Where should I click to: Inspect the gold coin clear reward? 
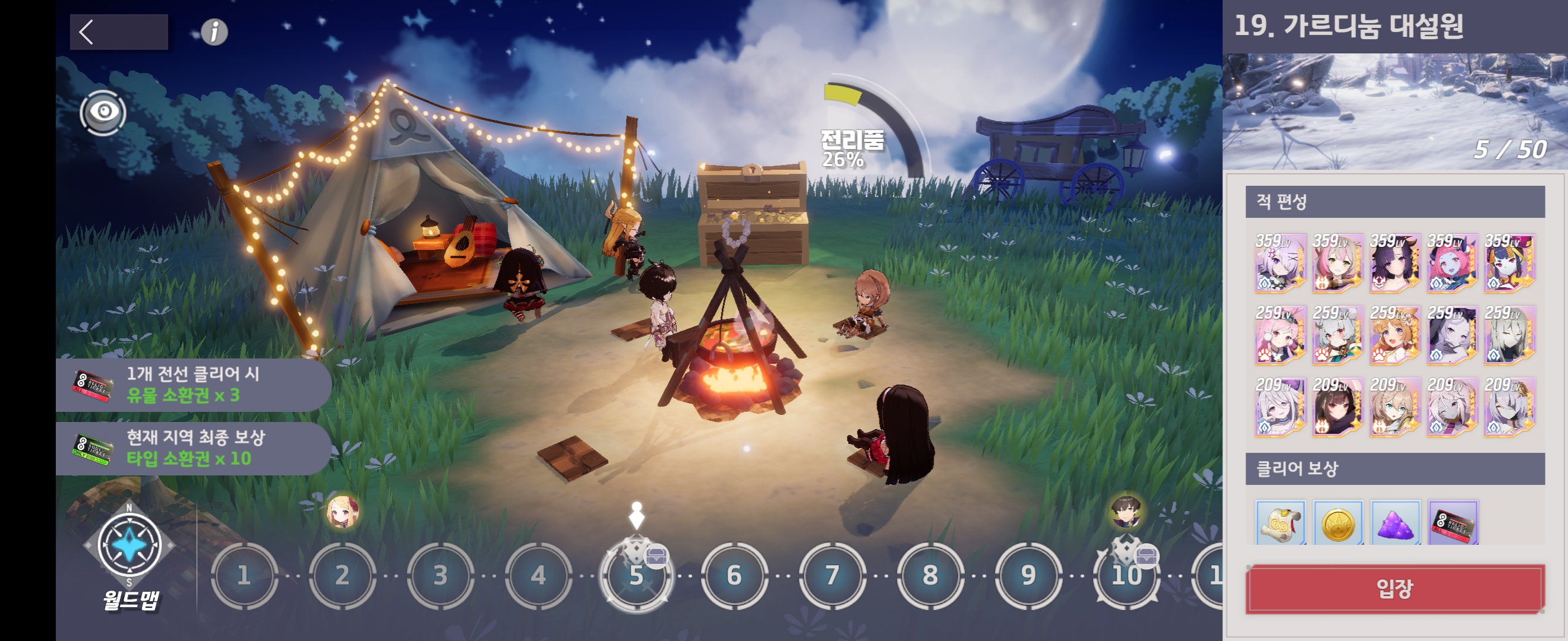point(1338,523)
